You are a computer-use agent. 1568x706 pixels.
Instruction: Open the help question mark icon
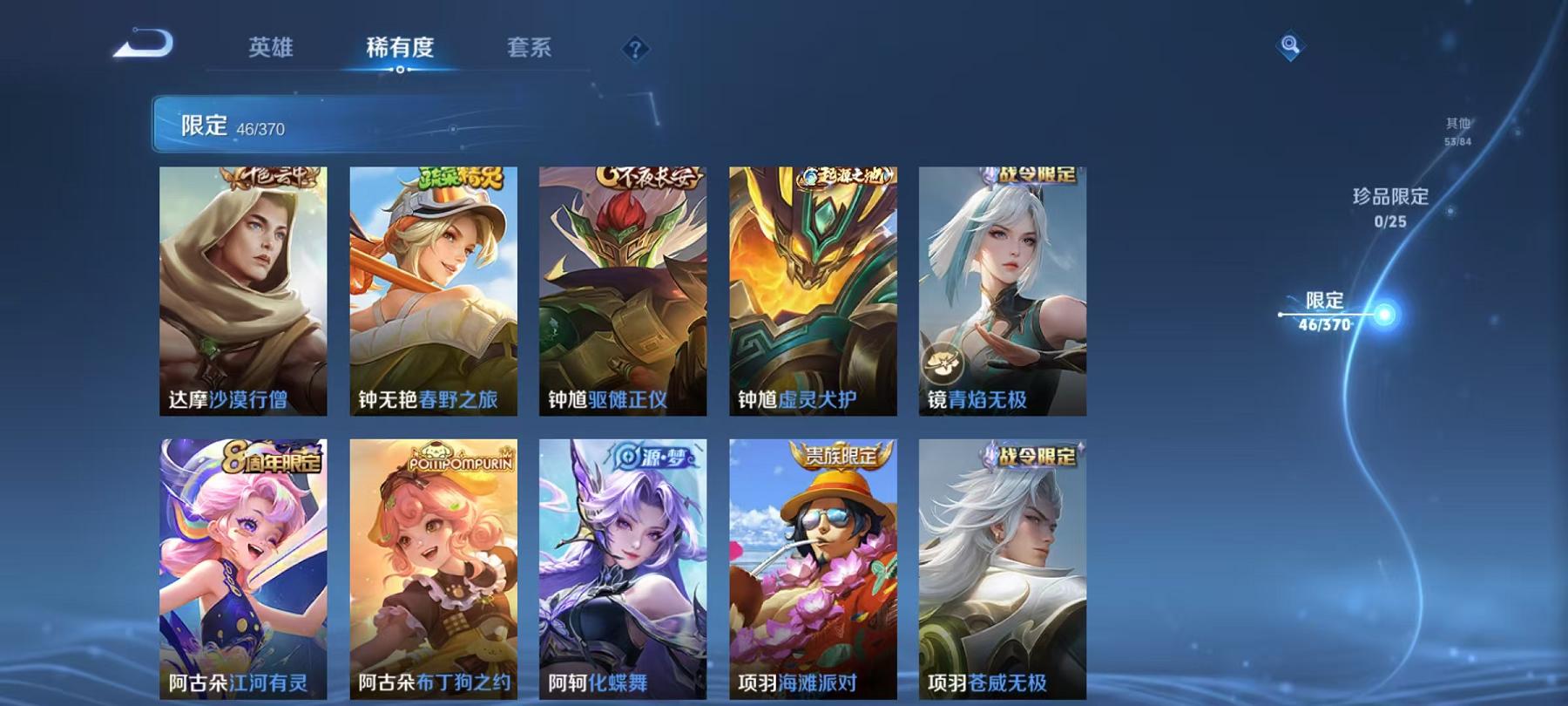pos(637,48)
